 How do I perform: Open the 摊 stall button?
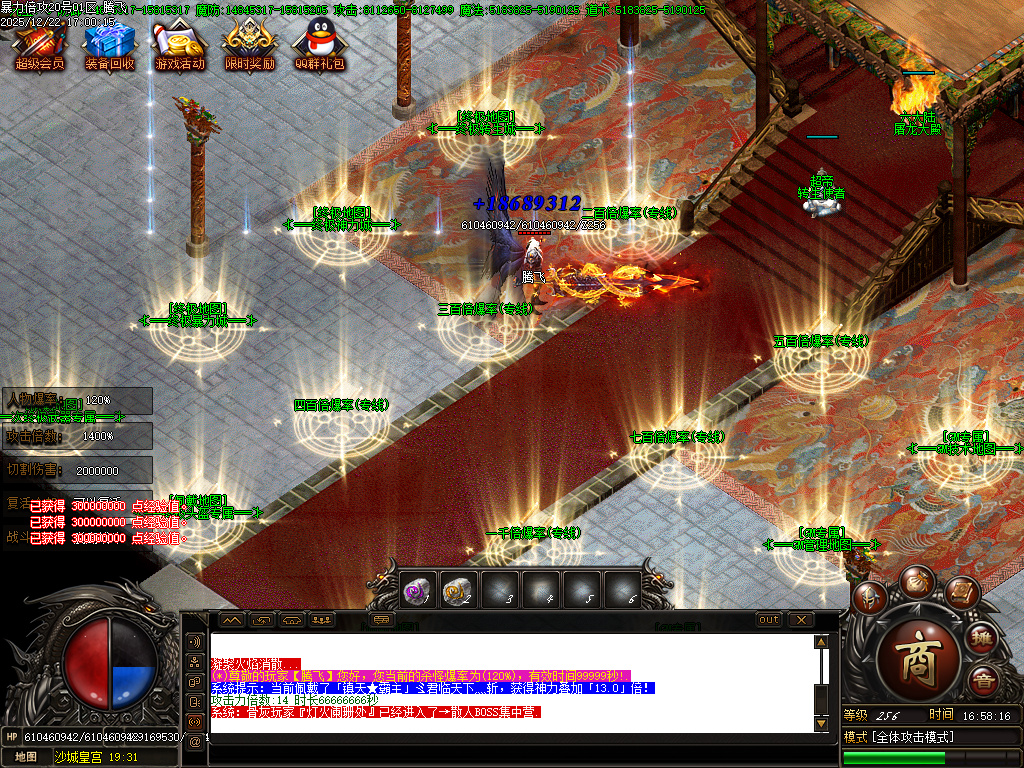pyautogui.click(x=984, y=637)
